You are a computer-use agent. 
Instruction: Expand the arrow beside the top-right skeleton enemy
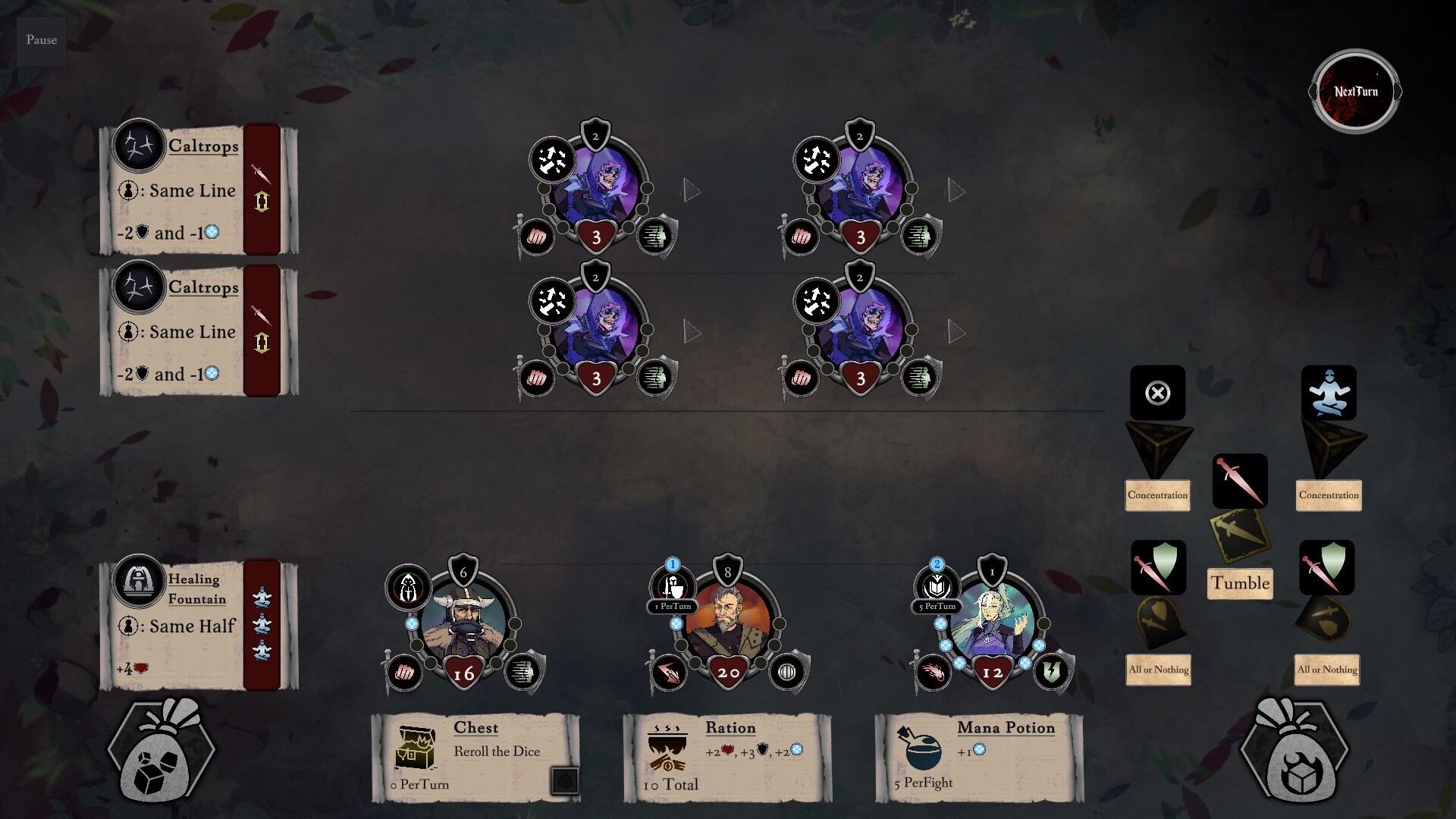(955, 191)
